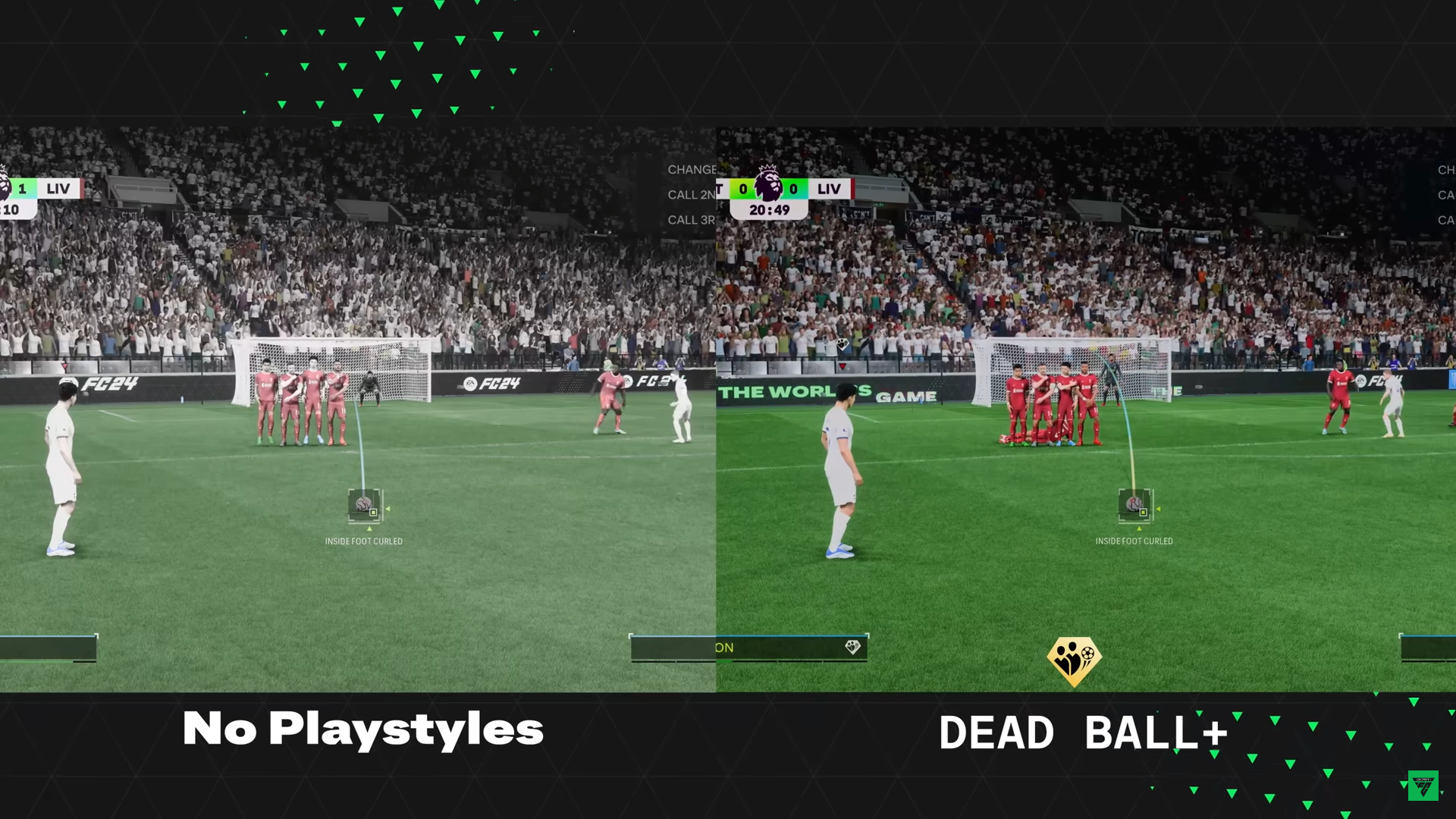The height and width of the screenshot is (819, 1456).
Task: Click the Premier League lion crest on the scoreboard
Action: pyautogui.click(x=768, y=187)
